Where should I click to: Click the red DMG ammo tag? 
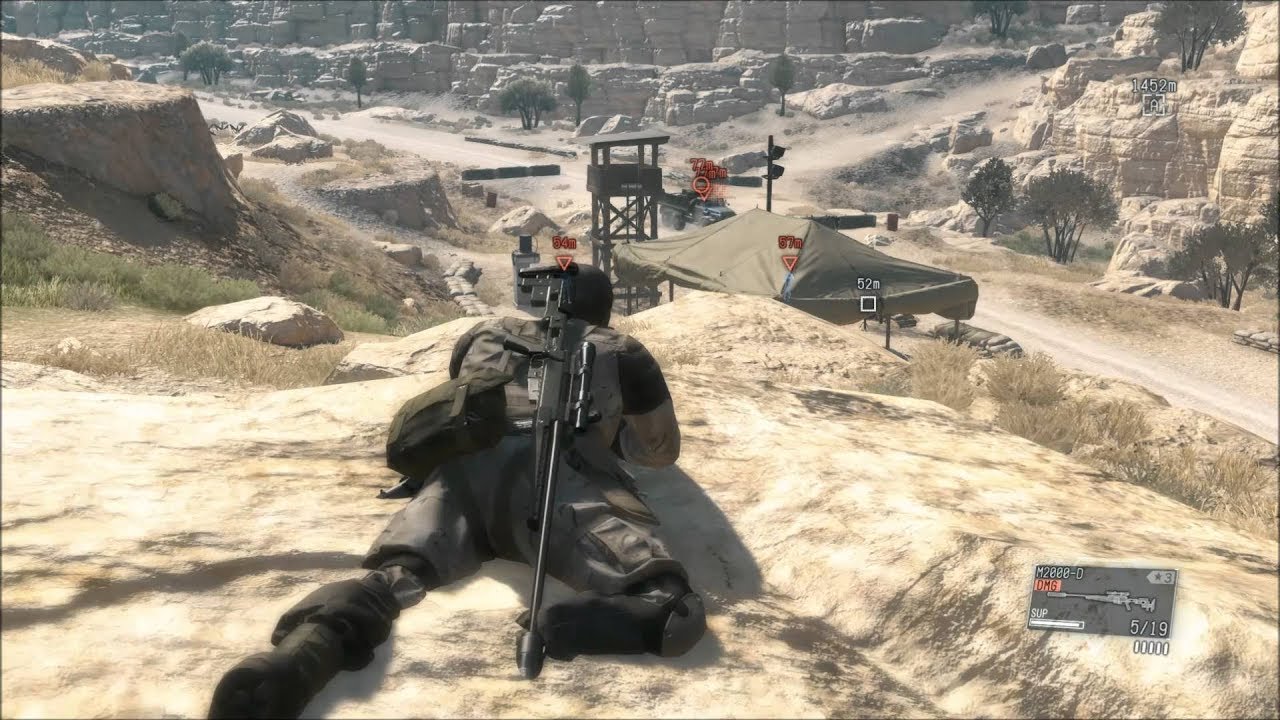pos(1048,585)
